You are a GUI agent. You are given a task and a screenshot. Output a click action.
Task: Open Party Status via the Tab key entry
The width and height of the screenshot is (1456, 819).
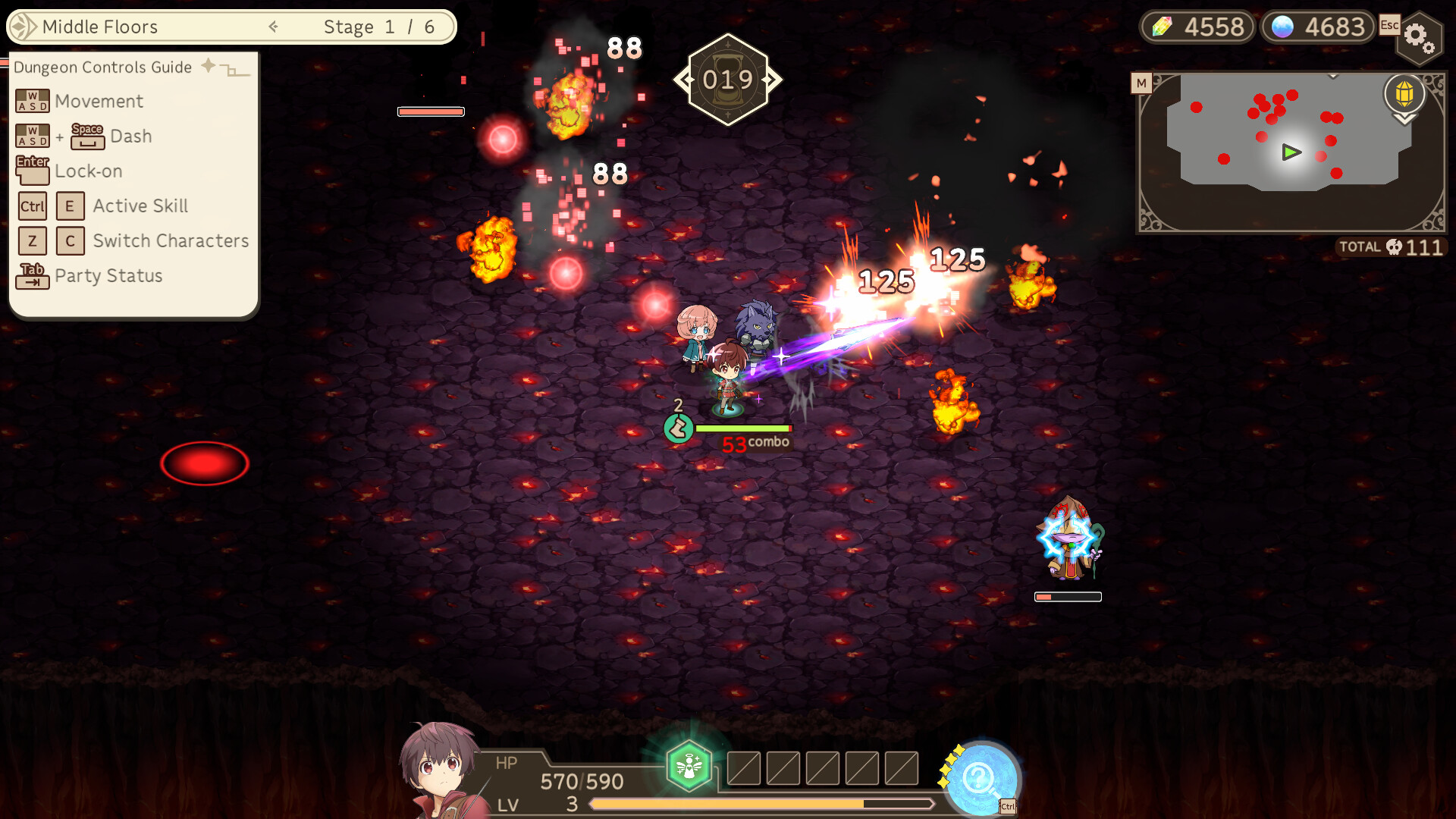[32, 276]
